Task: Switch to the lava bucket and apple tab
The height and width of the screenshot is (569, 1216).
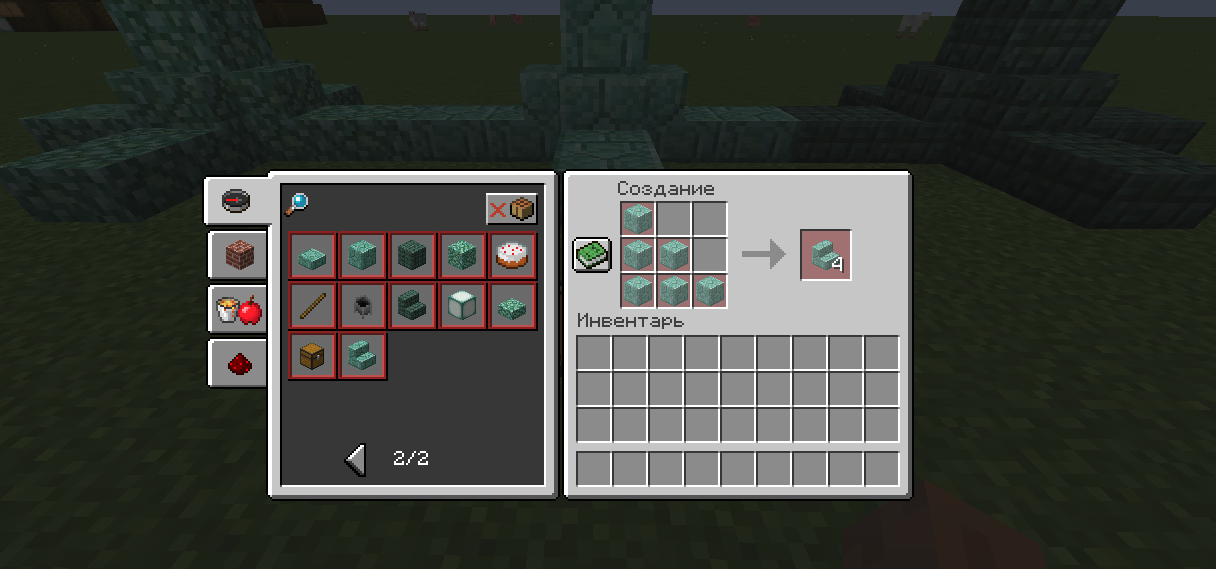Action: tap(238, 311)
